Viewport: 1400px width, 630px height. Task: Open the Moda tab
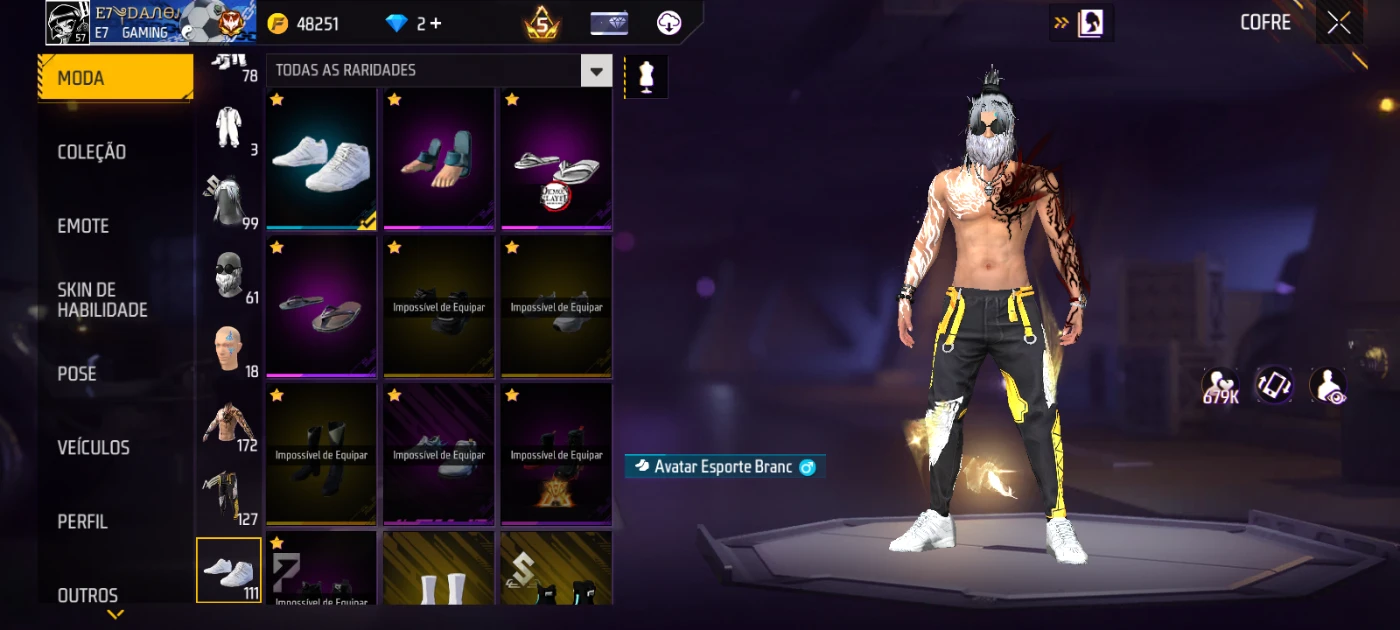click(x=115, y=78)
